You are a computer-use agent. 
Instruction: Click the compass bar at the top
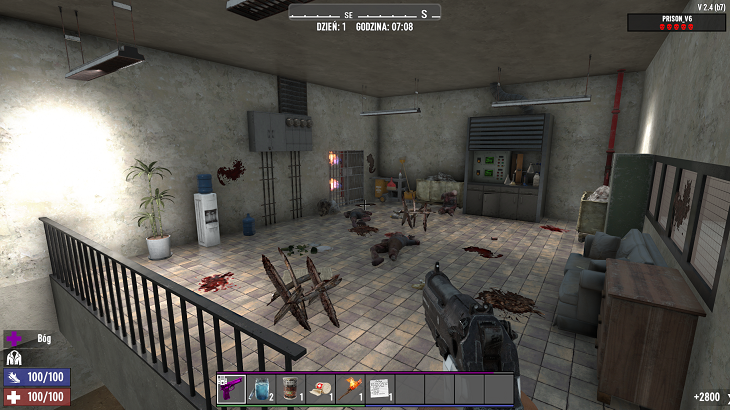364,13
